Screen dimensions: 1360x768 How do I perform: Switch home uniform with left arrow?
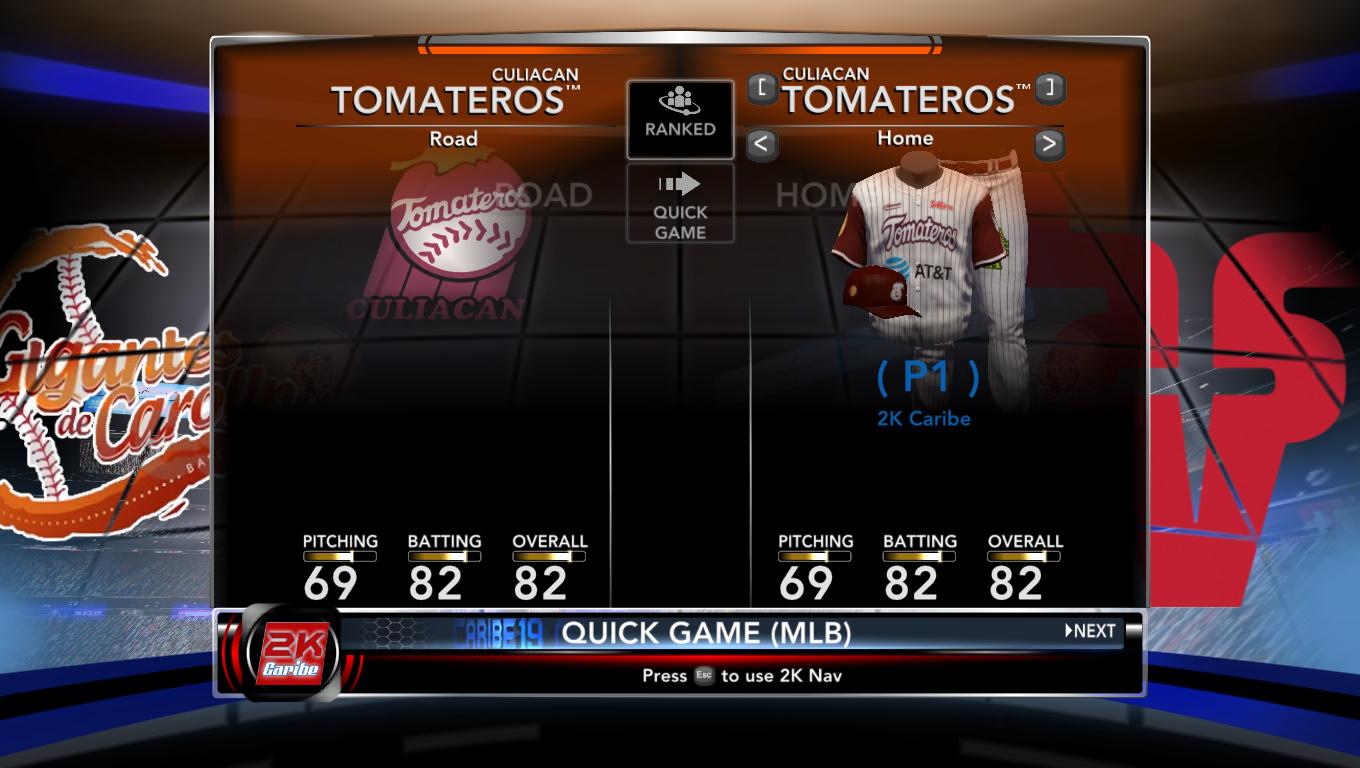pyautogui.click(x=761, y=144)
